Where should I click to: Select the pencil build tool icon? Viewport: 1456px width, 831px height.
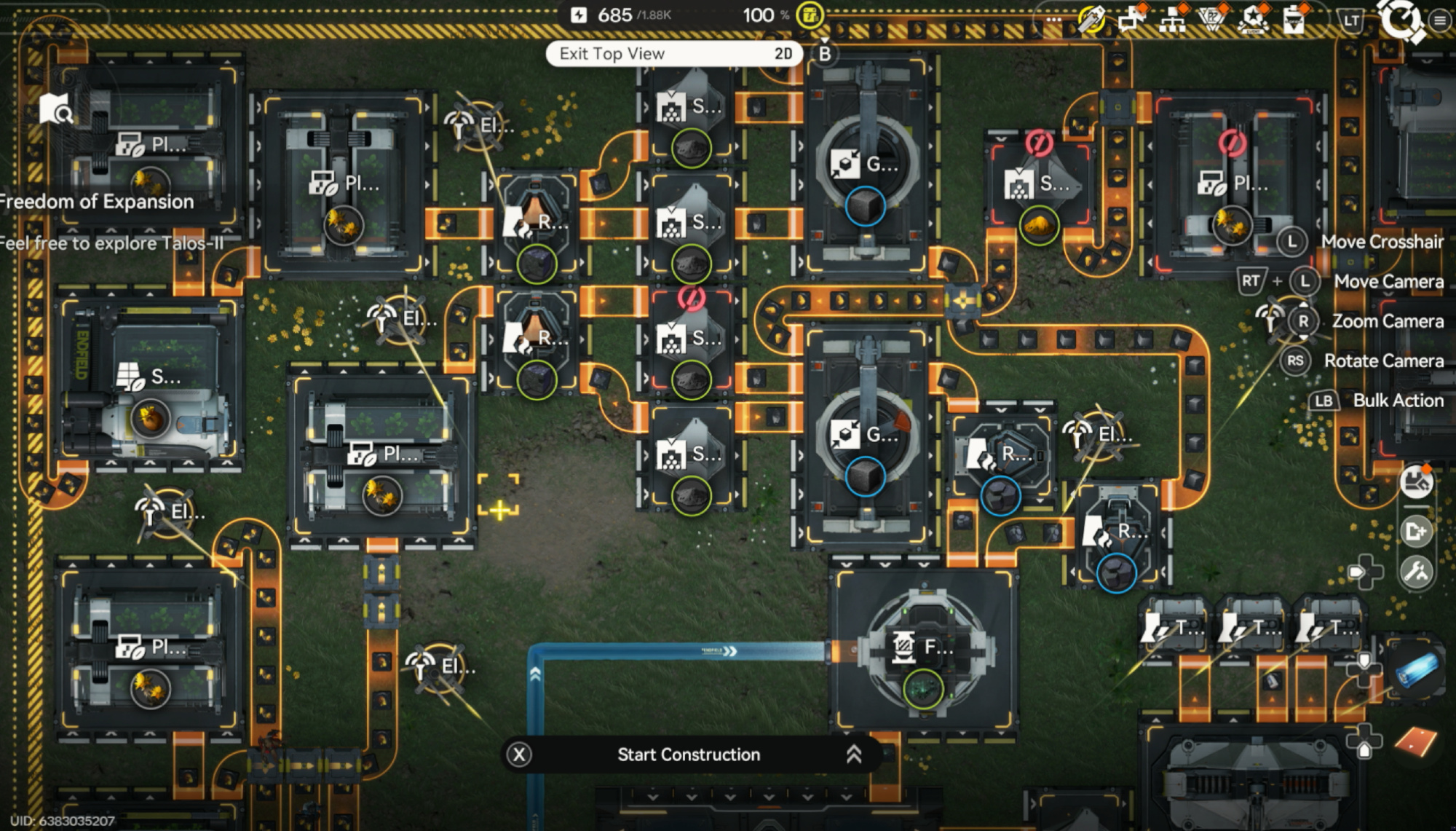(x=1091, y=19)
